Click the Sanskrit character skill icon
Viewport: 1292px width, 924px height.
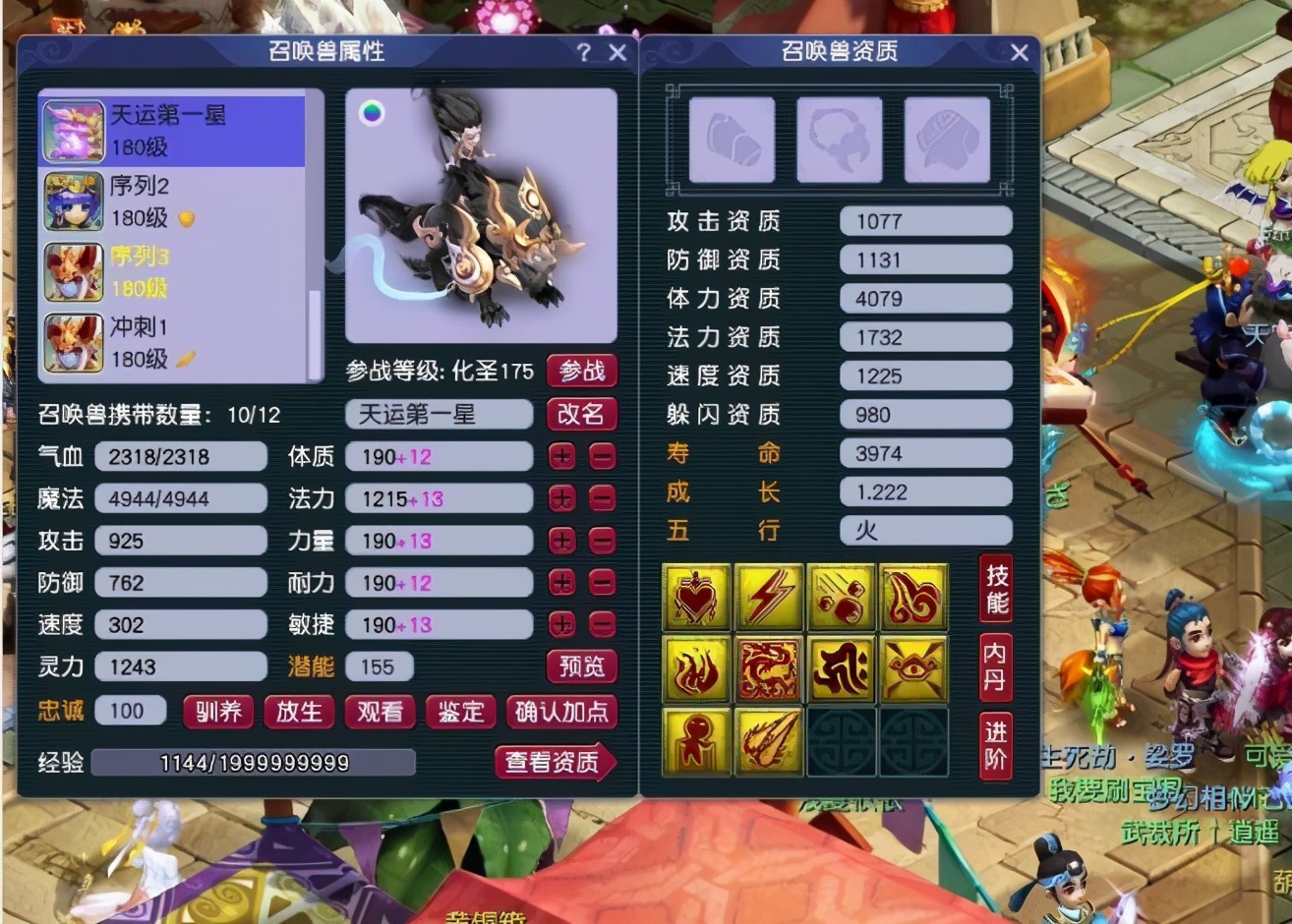click(841, 668)
